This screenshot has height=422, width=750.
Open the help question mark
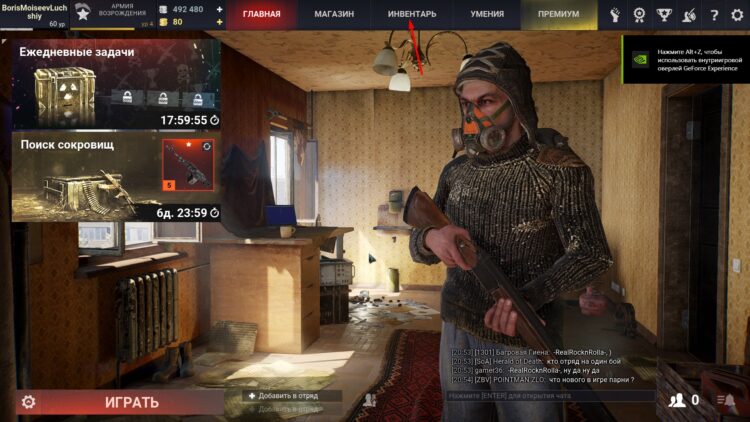pyautogui.click(x=714, y=15)
